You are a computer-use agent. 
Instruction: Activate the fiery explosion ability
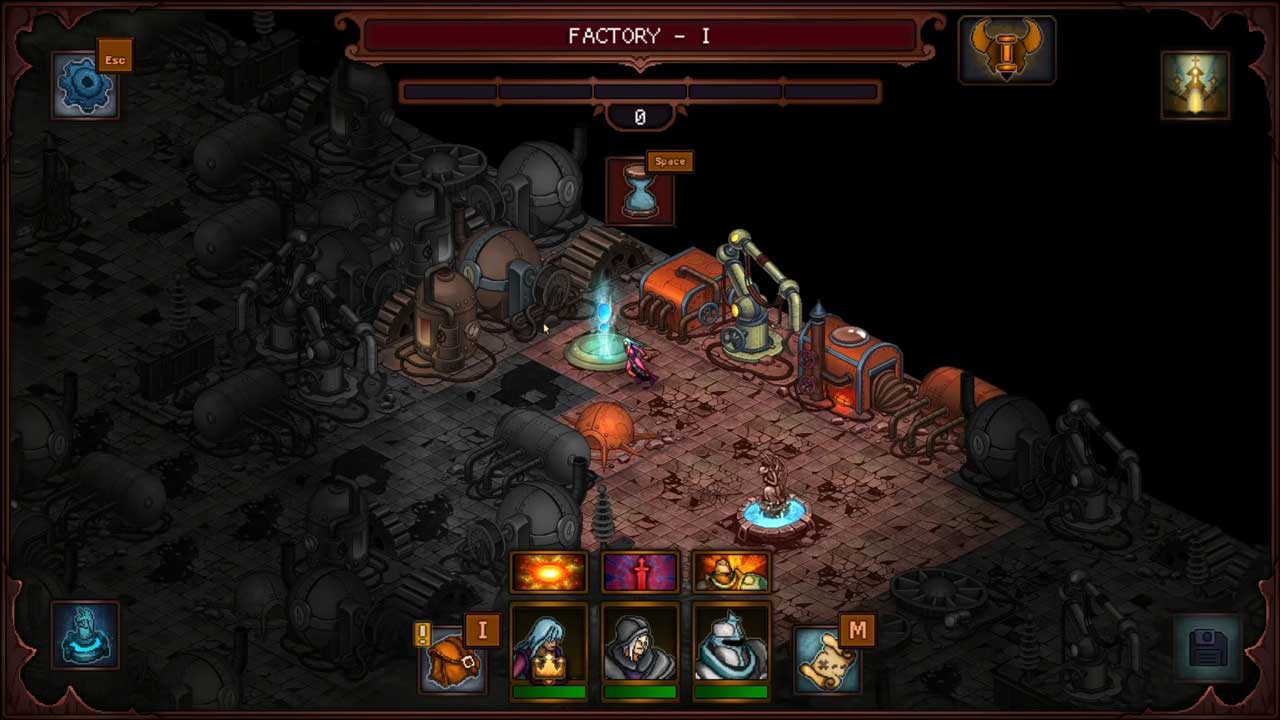point(548,572)
